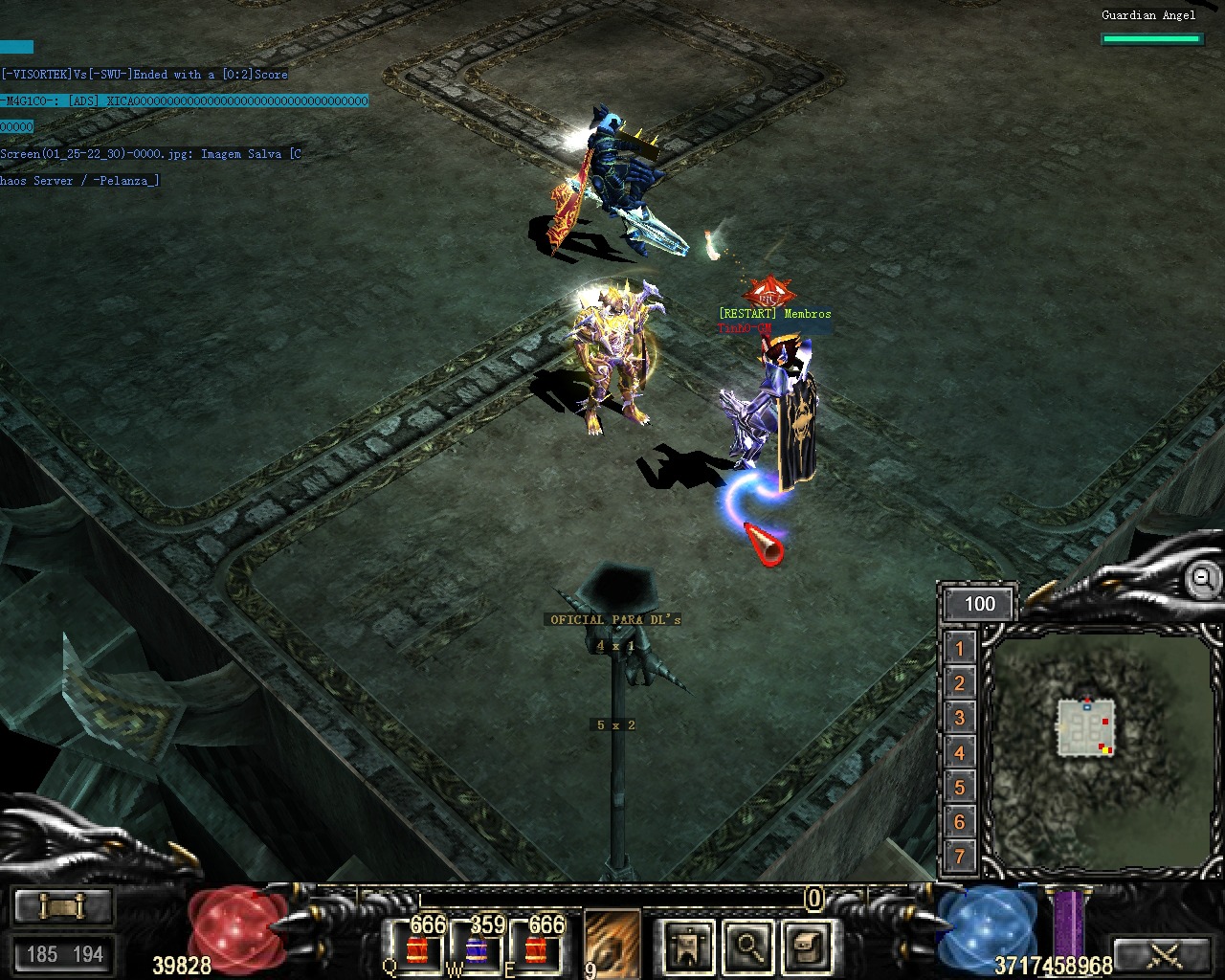Use the red potion in the E slot
The width and height of the screenshot is (1225, 980).
coord(537,946)
